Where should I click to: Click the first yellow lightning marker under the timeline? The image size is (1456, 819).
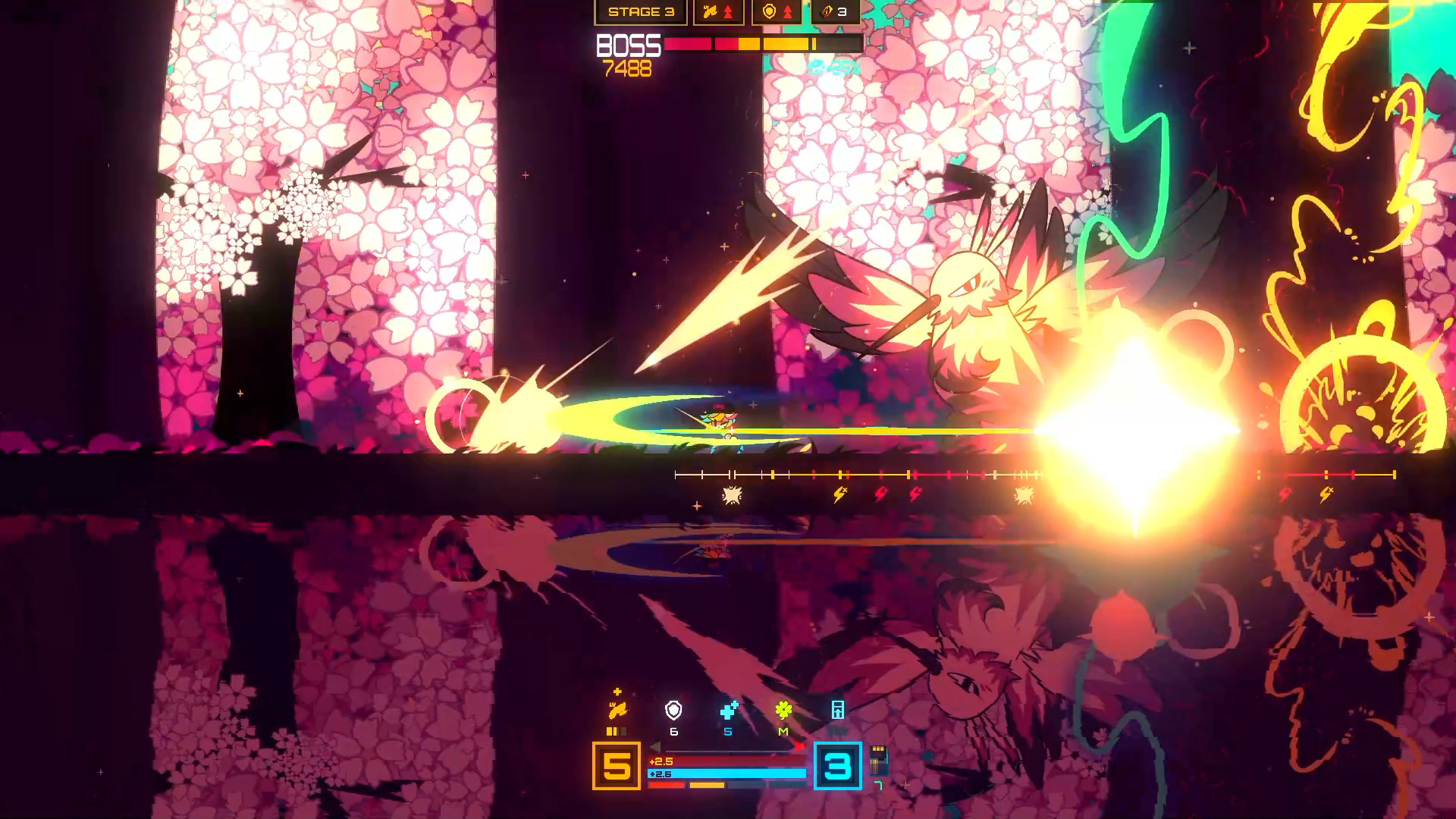(x=839, y=495)
